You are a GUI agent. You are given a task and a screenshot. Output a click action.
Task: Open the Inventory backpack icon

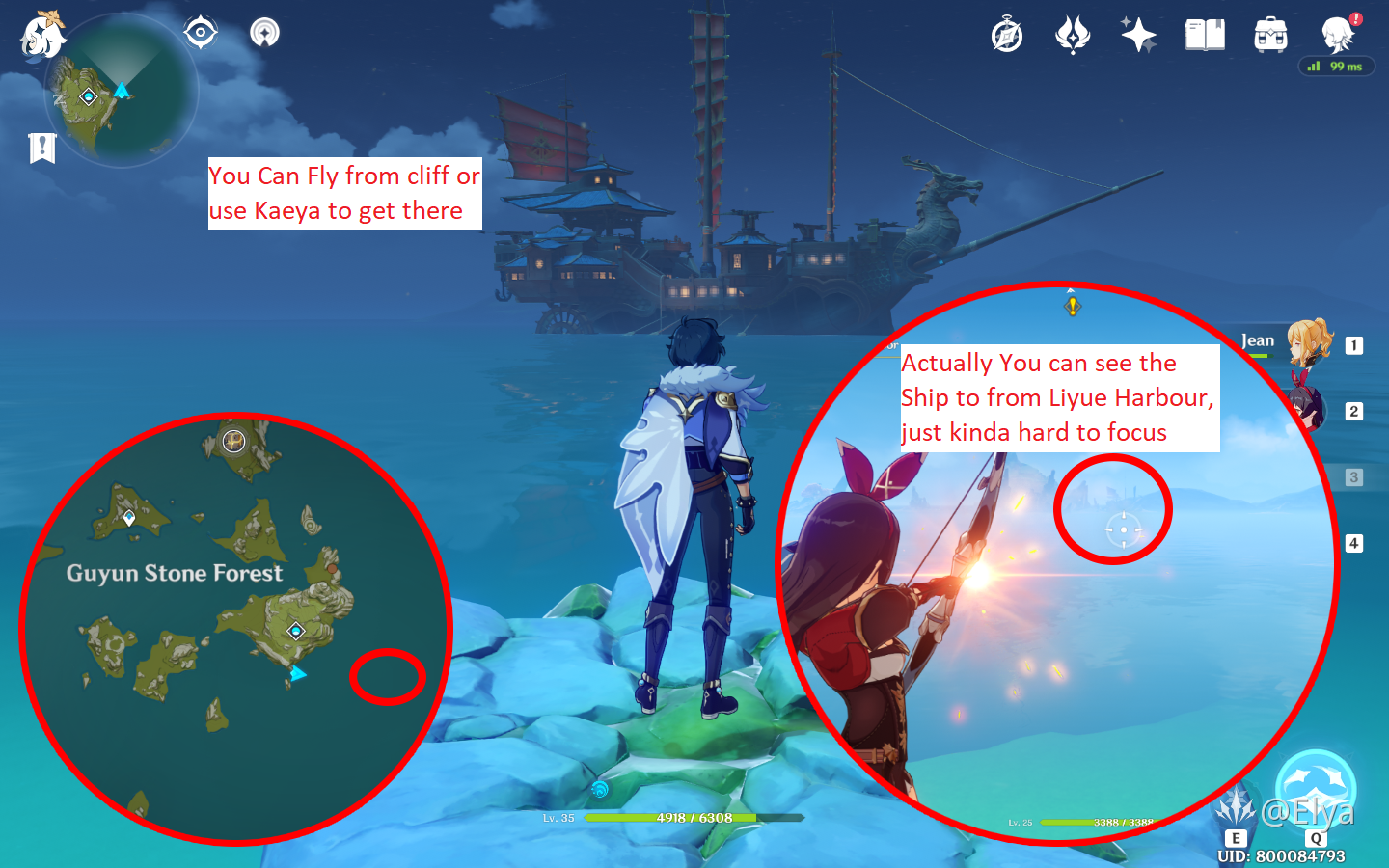pos(1269,33)
